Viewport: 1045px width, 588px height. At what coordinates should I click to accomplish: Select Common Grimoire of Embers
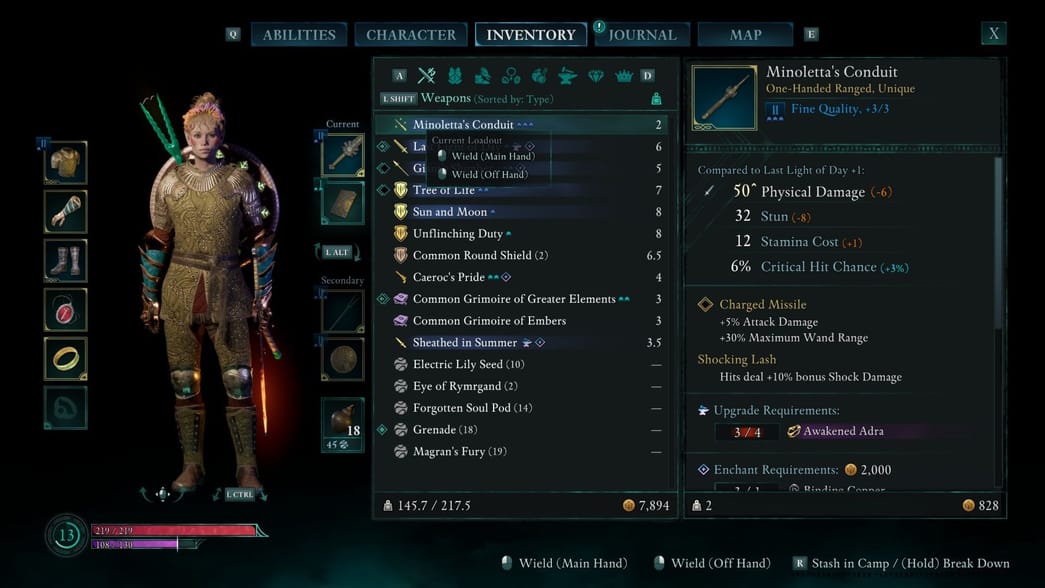489,321
